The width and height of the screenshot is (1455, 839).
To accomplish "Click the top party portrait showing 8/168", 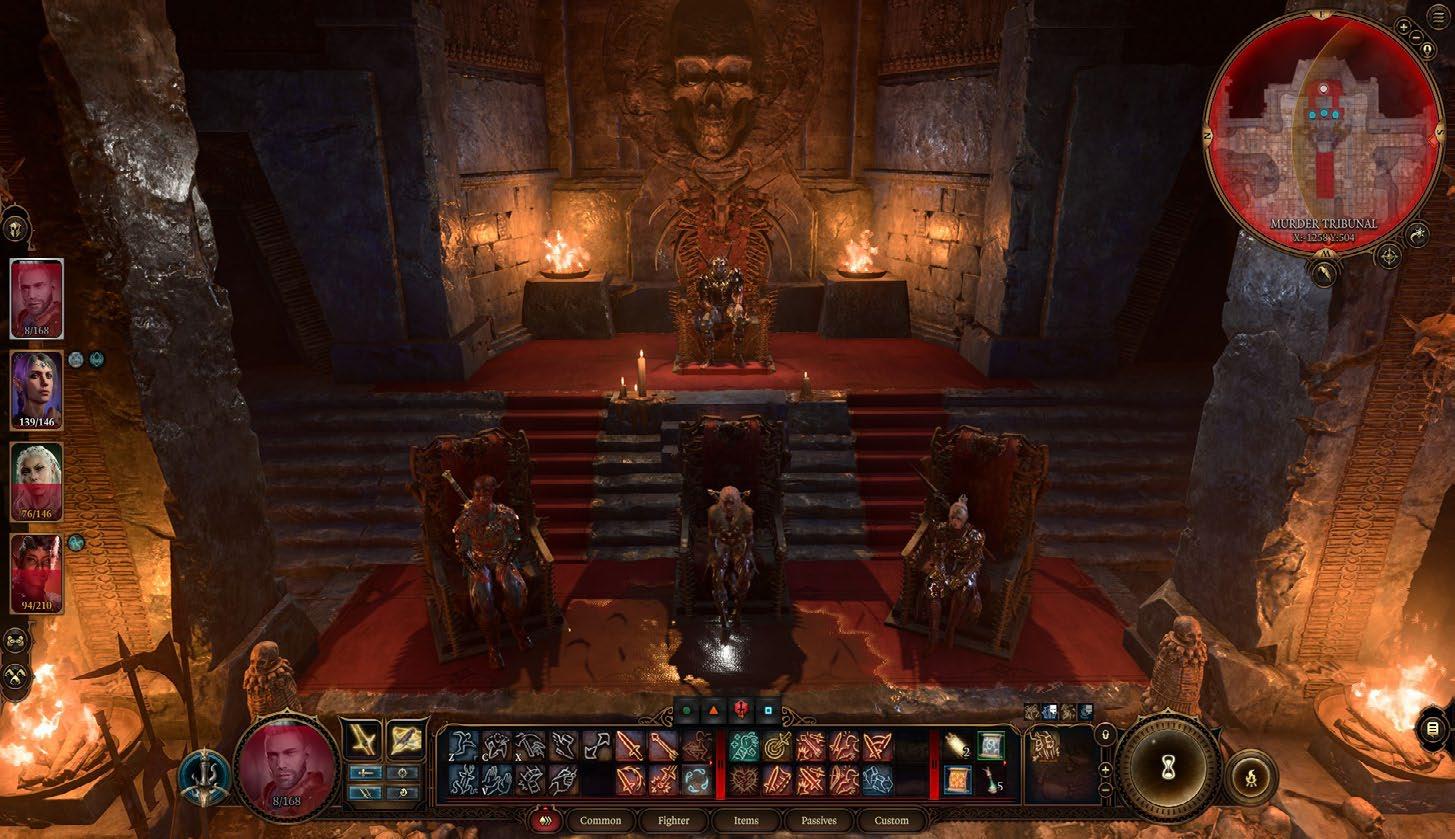I will (x=37, y=298).
